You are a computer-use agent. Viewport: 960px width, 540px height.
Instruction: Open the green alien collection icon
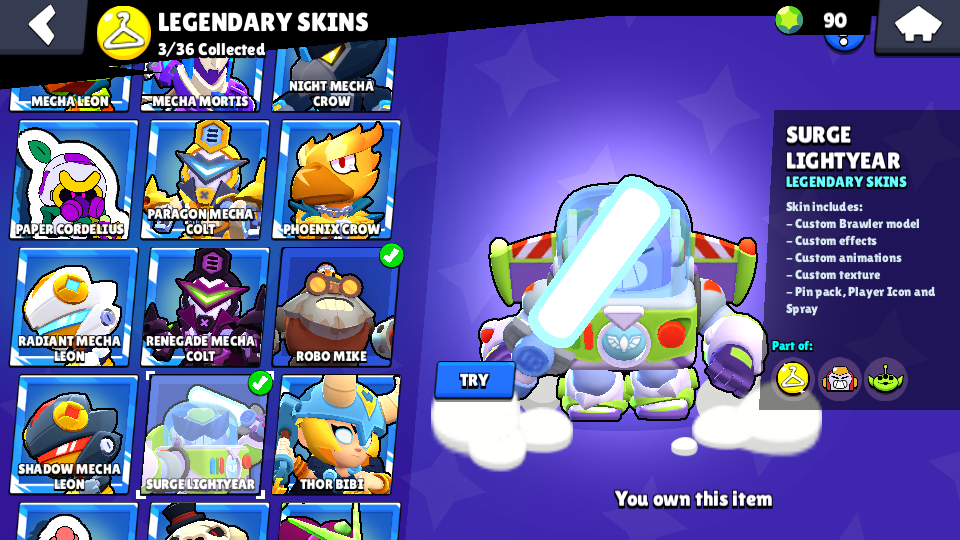pos(885,378)
